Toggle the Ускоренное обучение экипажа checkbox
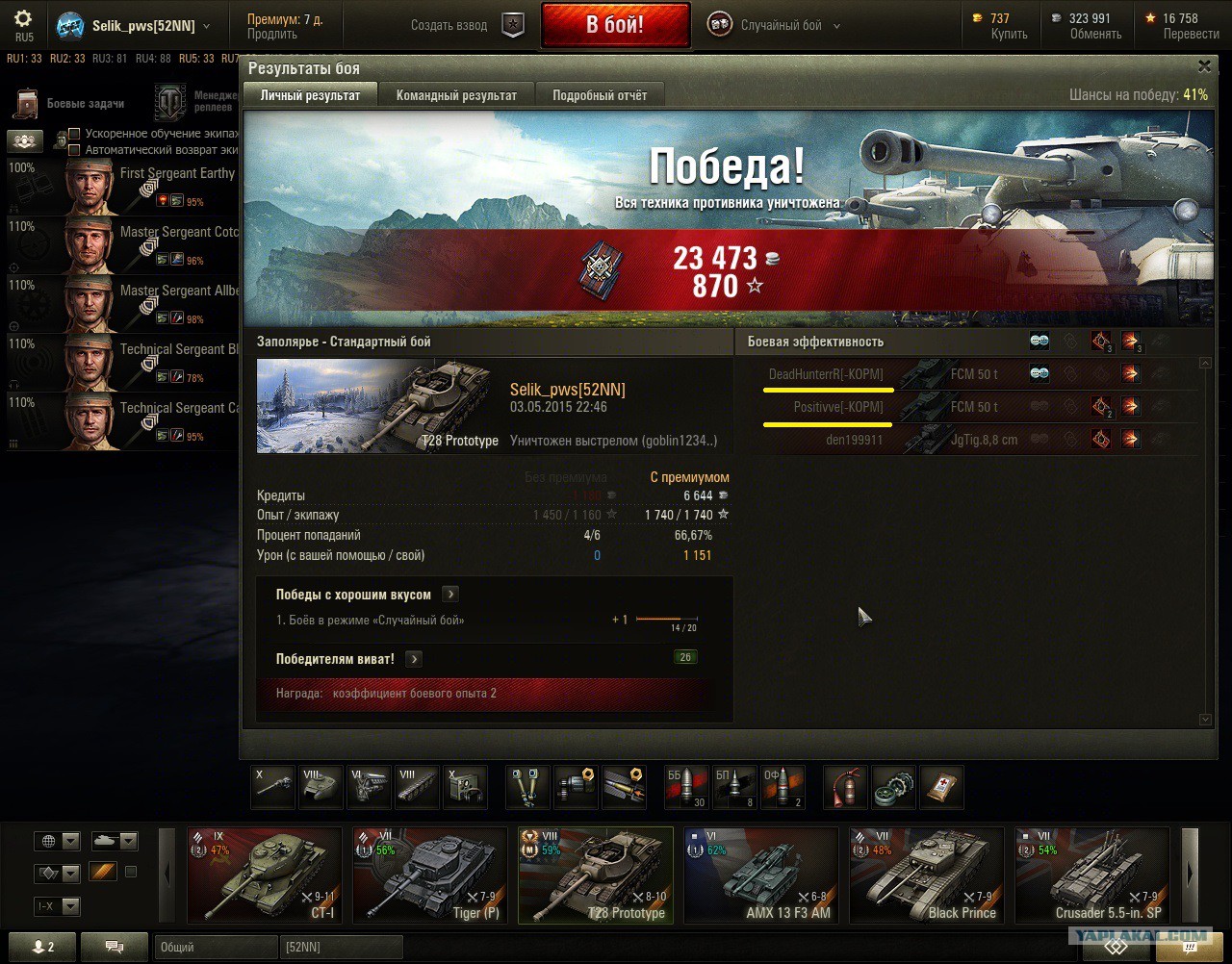The height and width of the screenshot is (964, 1232). 74,134
